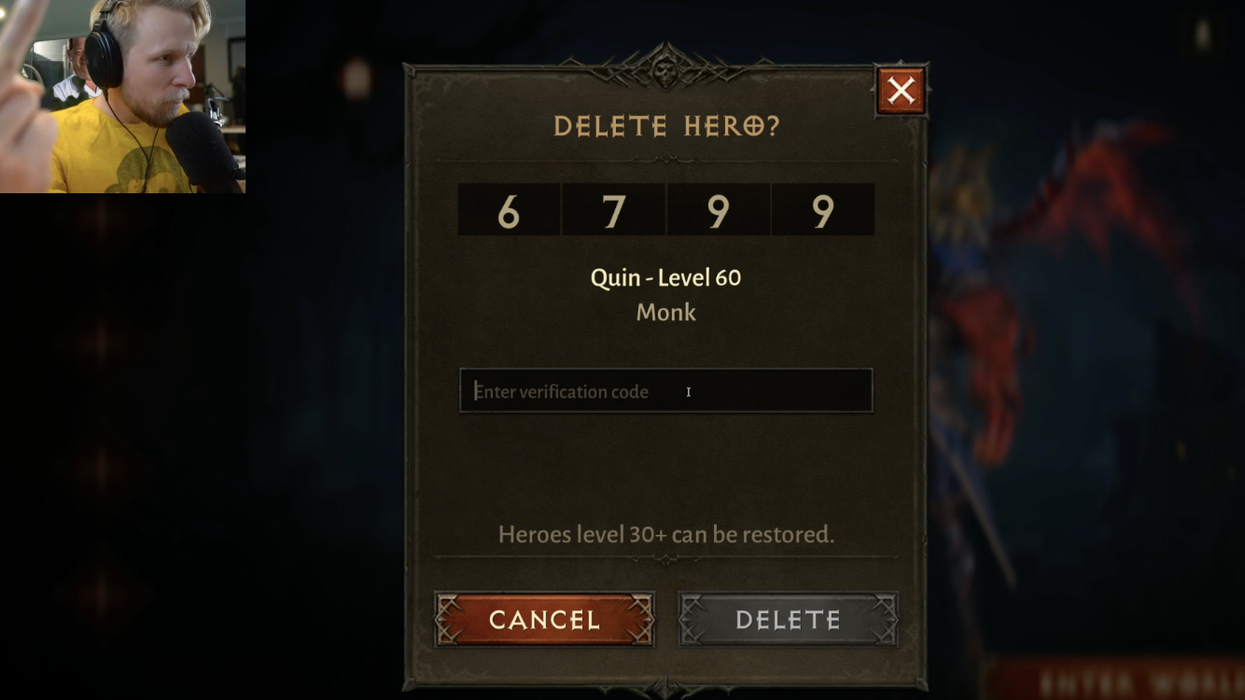Close the Delete Hero dialog
Screen dimensions: 1245x700
900,91
